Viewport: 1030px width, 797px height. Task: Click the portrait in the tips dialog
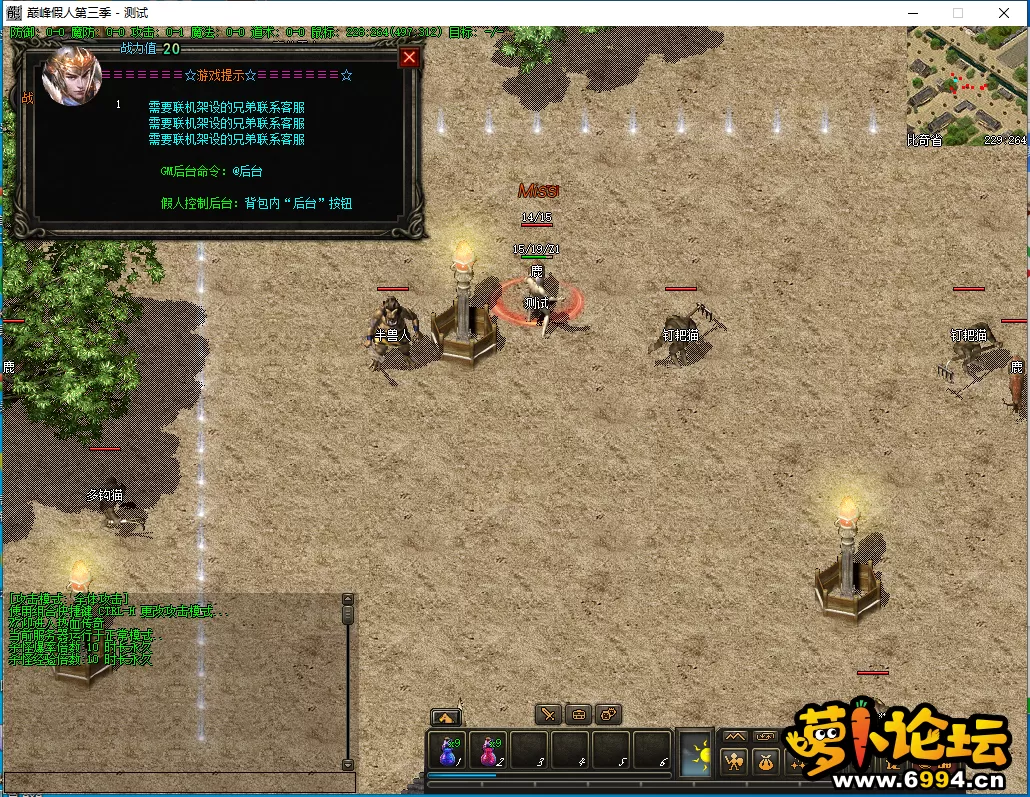71,76
